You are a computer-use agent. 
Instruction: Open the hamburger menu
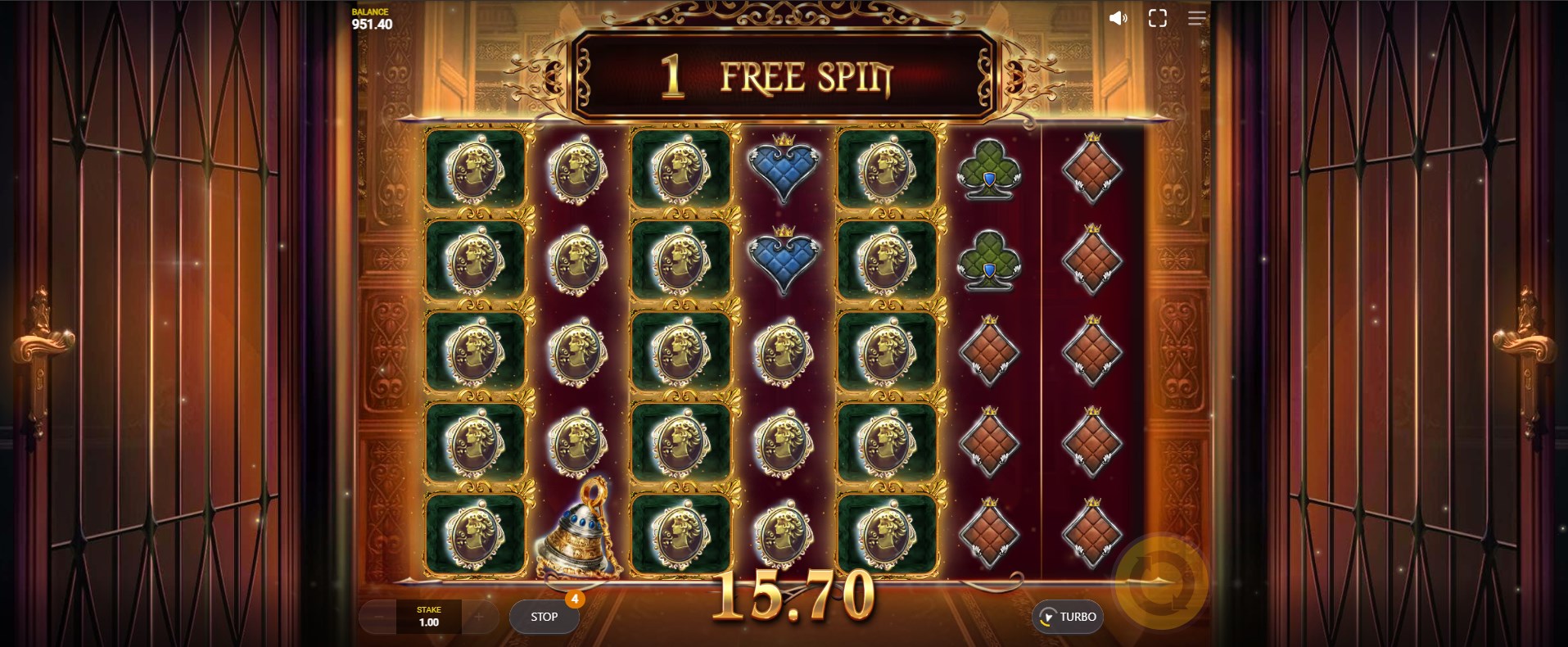coord(1196,18)
